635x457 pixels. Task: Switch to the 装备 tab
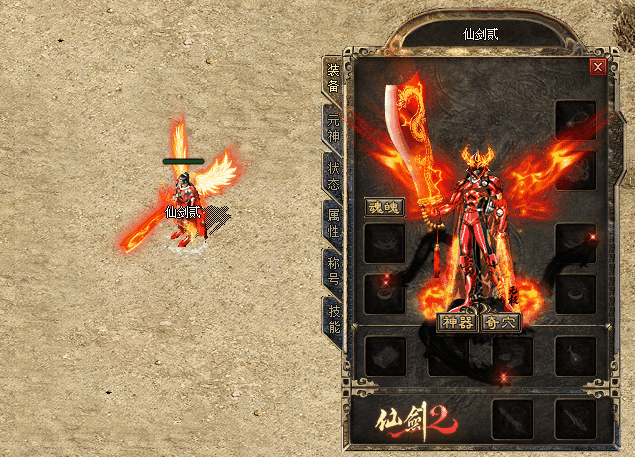333,77
